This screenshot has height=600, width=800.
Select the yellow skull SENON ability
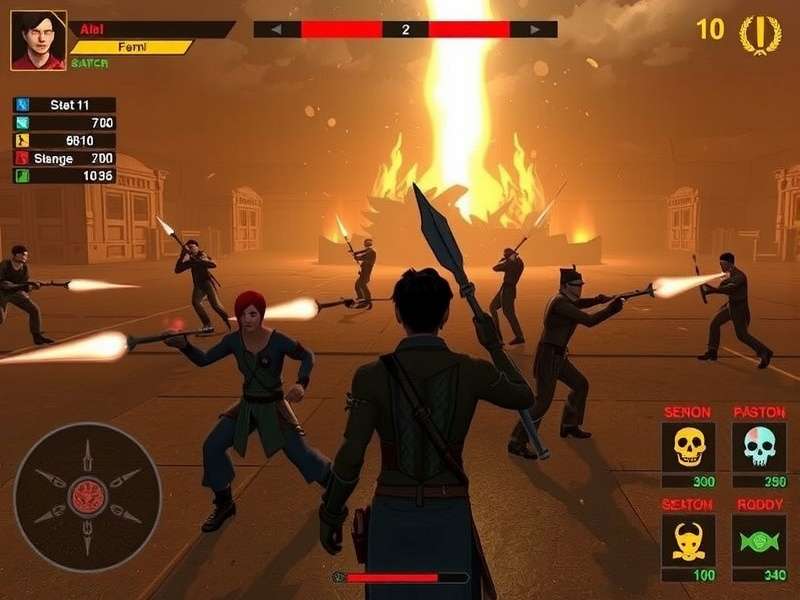(688, 447)
